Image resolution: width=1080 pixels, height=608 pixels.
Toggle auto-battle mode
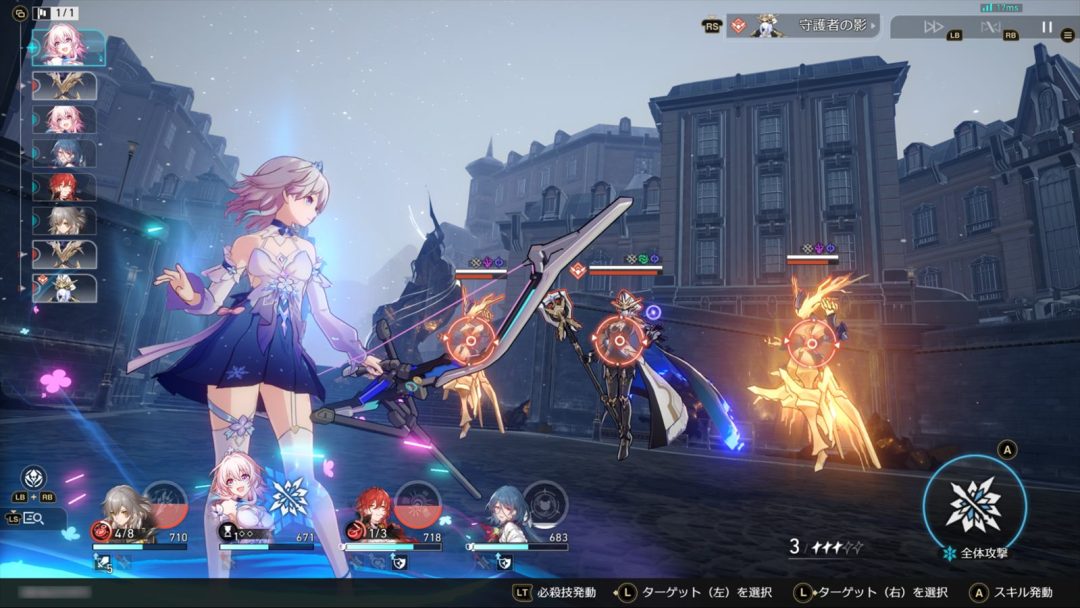tap(990, 27)
